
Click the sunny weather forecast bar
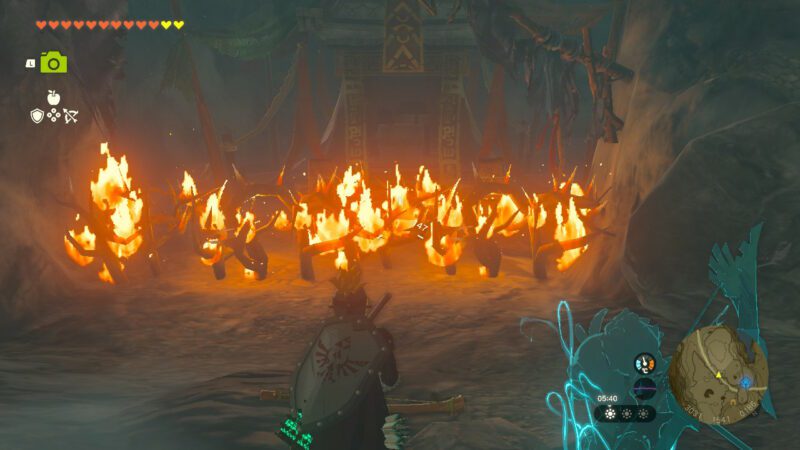click(x=625, y=413)
